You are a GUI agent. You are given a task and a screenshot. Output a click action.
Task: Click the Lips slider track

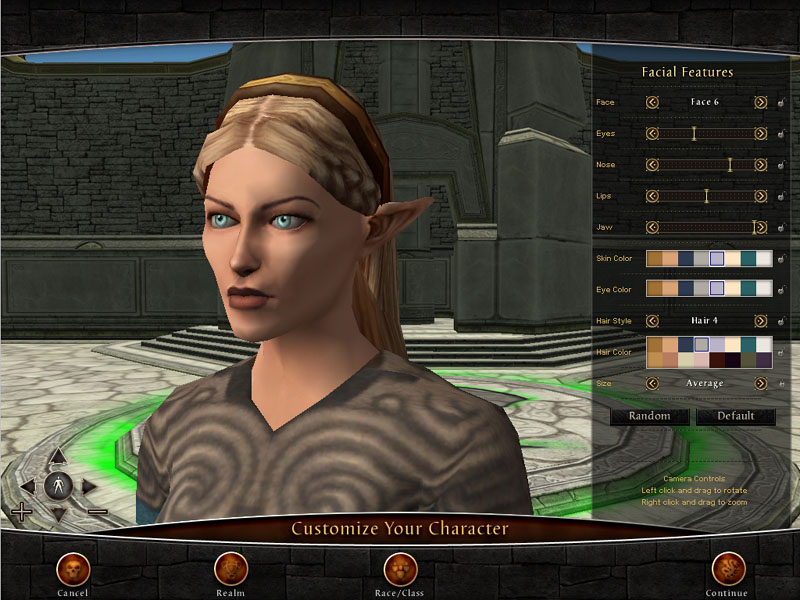point(706,196)
